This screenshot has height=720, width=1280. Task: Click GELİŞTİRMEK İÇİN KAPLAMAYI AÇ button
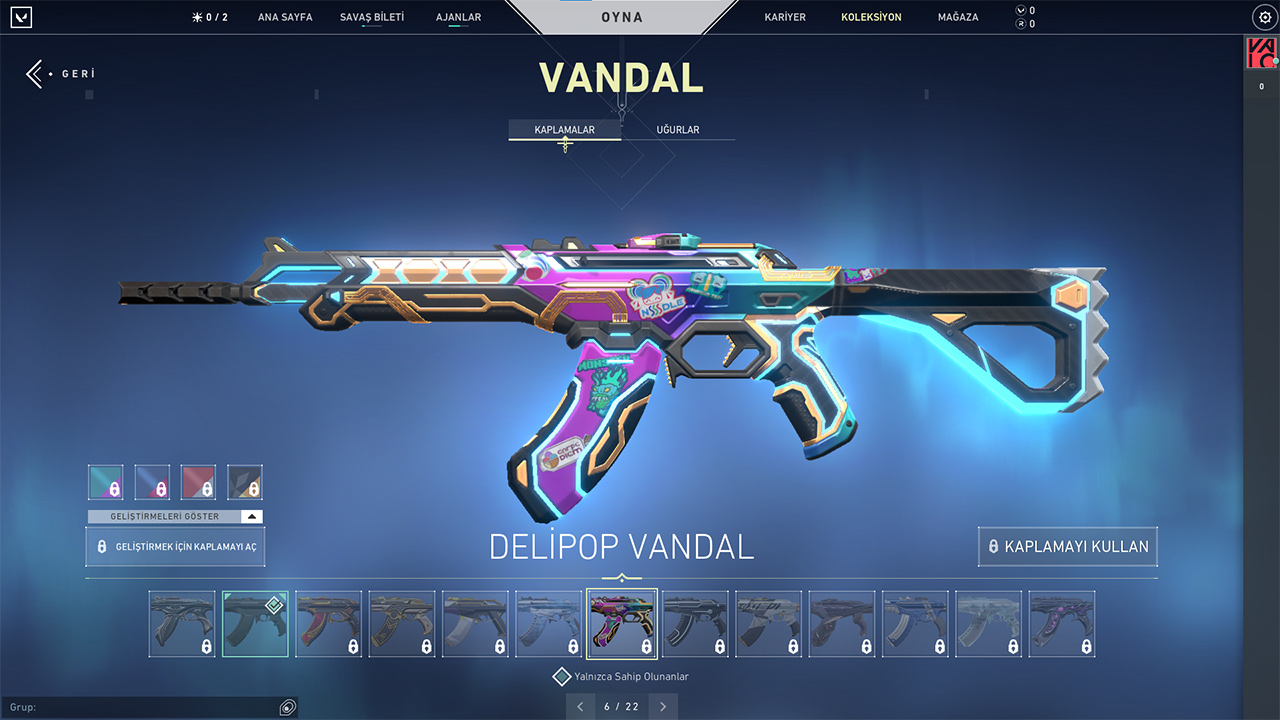(x=176, y=547)
